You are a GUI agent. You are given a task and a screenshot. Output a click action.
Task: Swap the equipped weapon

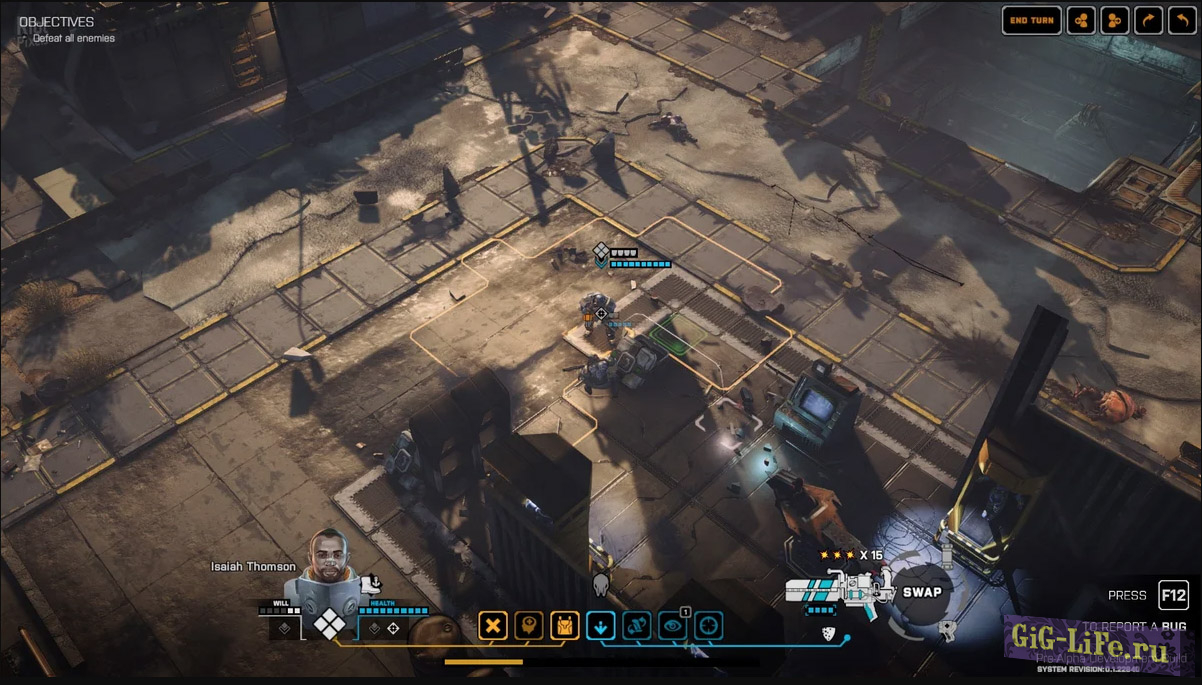click(922, 592)
